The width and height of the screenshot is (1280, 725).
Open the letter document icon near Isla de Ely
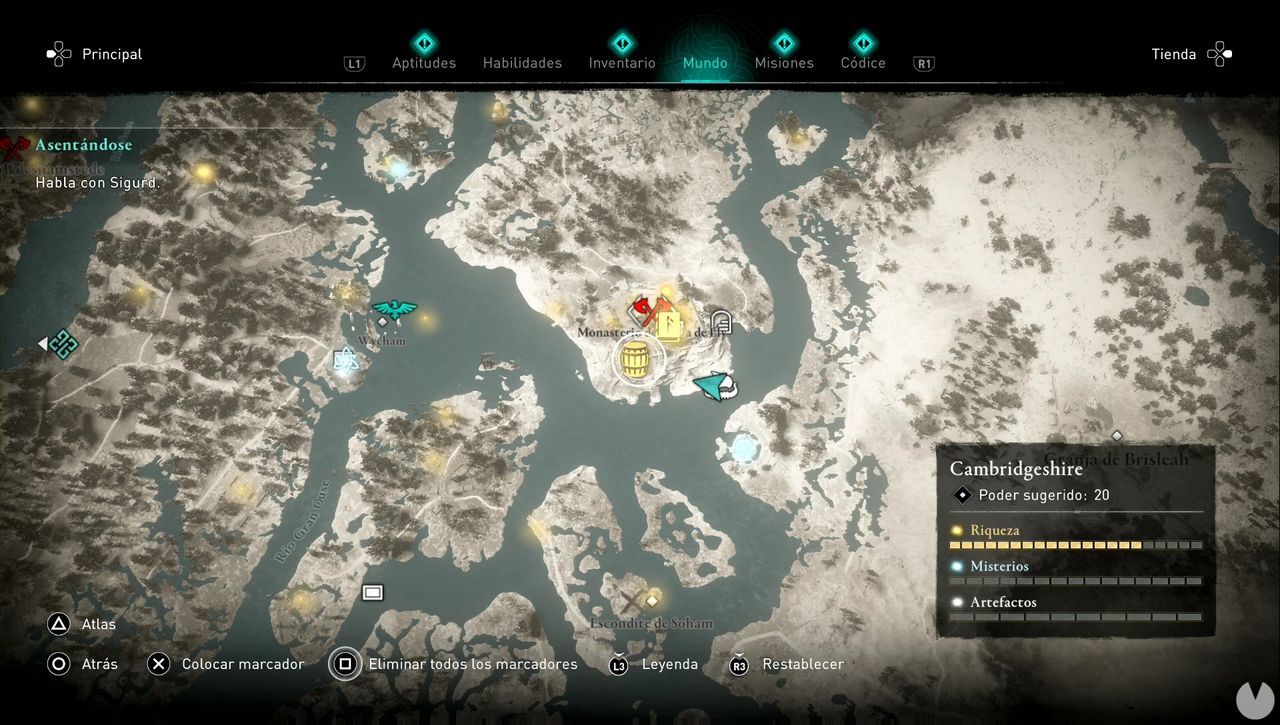720,322
